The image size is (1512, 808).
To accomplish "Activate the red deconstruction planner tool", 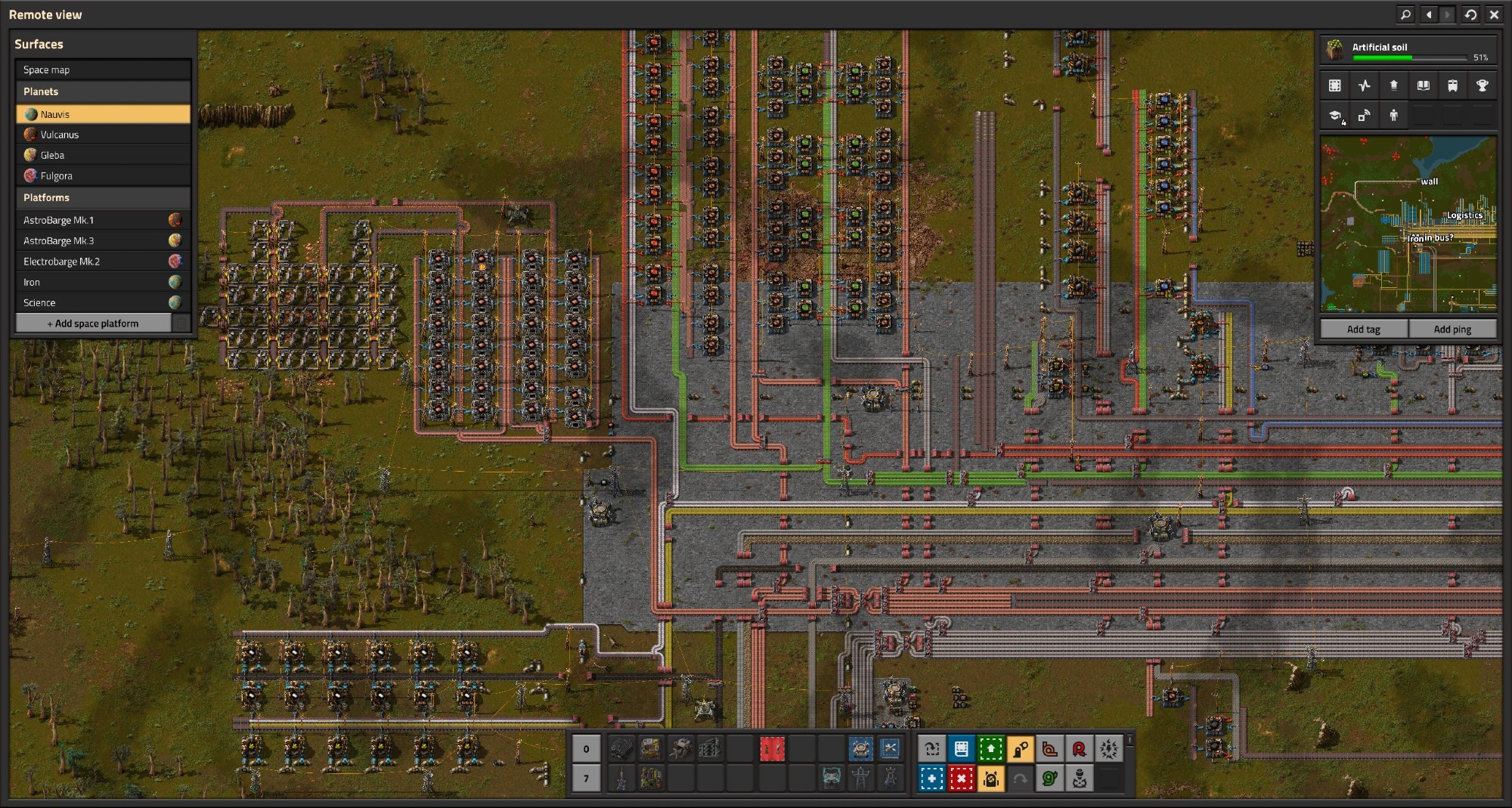I will click(x=961, y=778).
